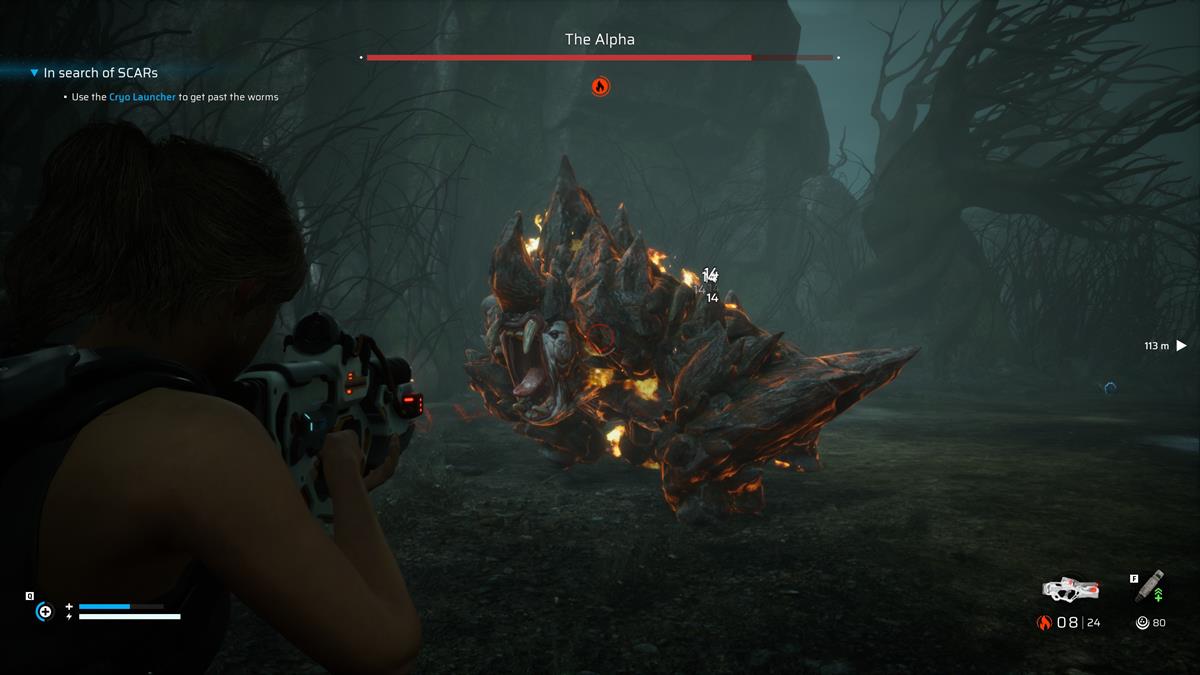
Task: Select the equipped rifle weapon icon
Action: 1070,589
